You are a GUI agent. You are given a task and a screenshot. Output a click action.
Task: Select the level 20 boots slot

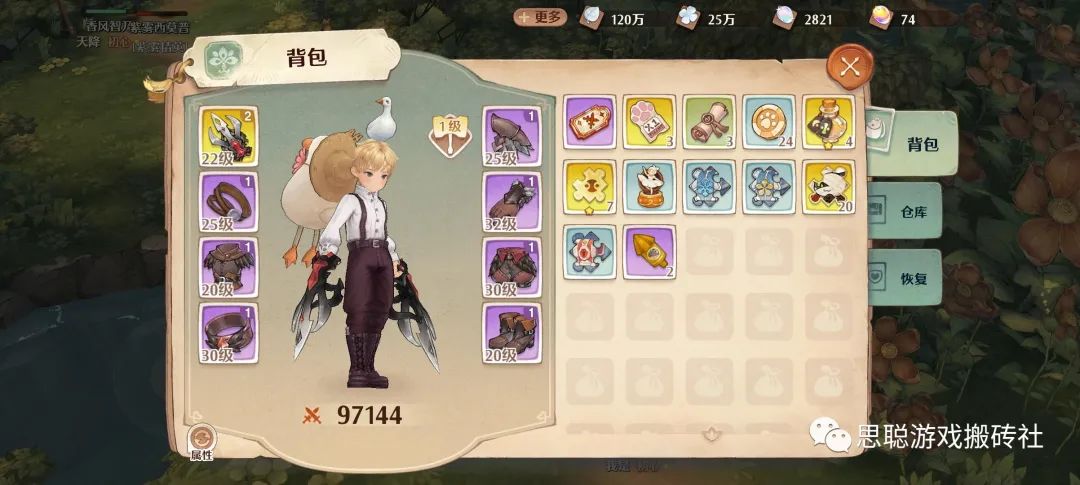[513, 333]
